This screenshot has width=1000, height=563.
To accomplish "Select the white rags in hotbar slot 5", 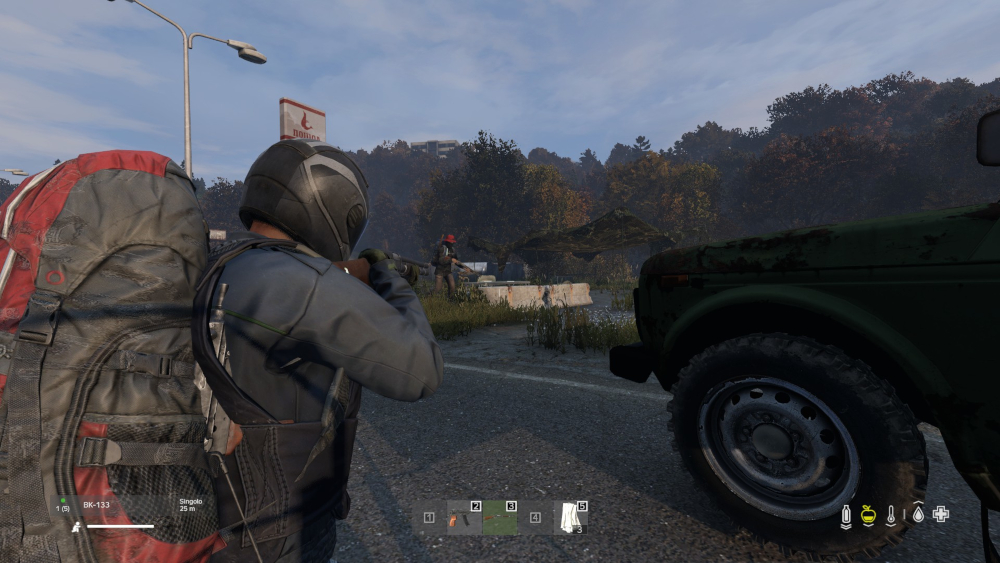I will pyautogui.click(x=571, y=518).
